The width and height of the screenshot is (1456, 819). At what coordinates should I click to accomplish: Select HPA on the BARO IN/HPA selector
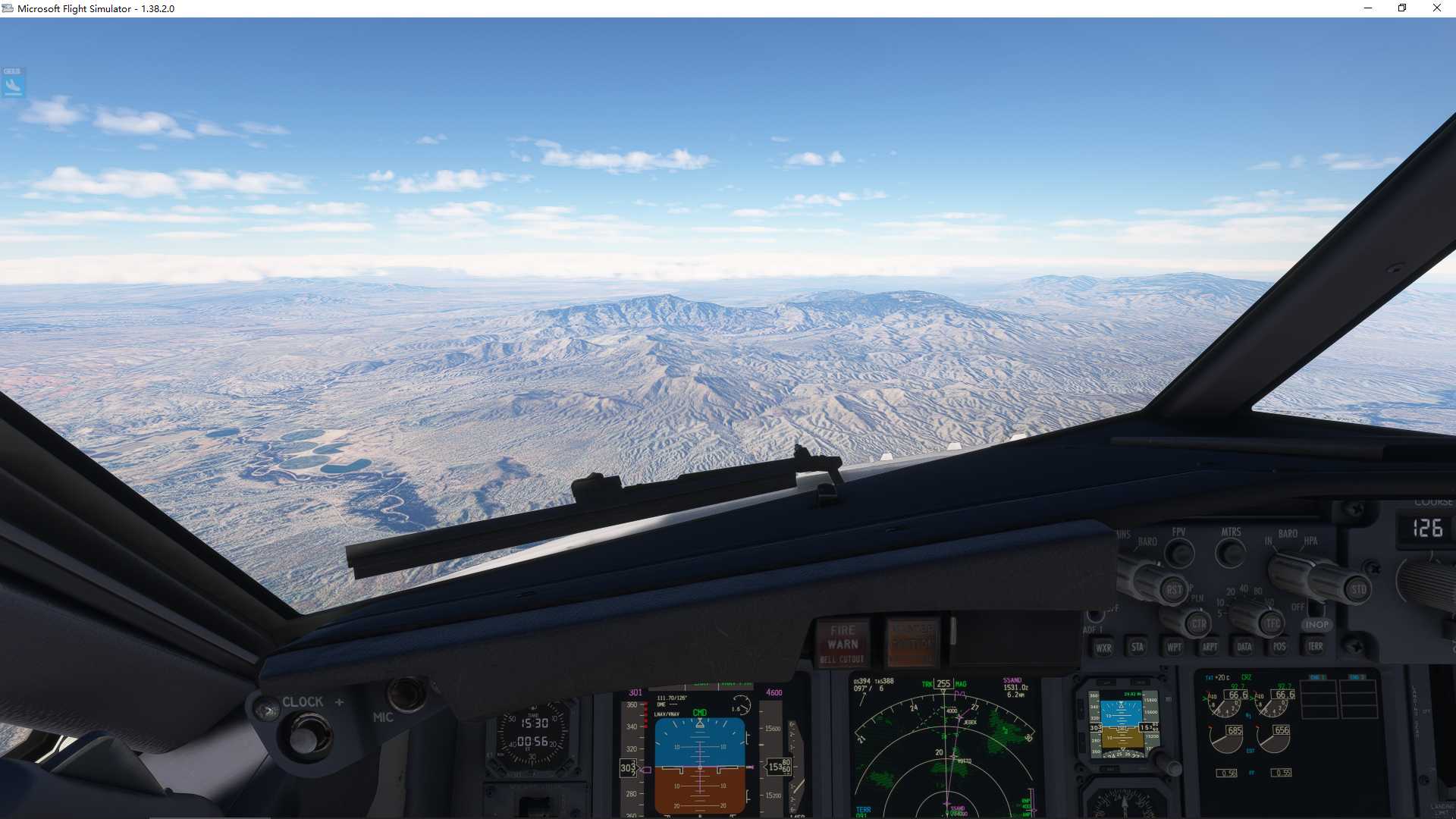click(1311, 541)
